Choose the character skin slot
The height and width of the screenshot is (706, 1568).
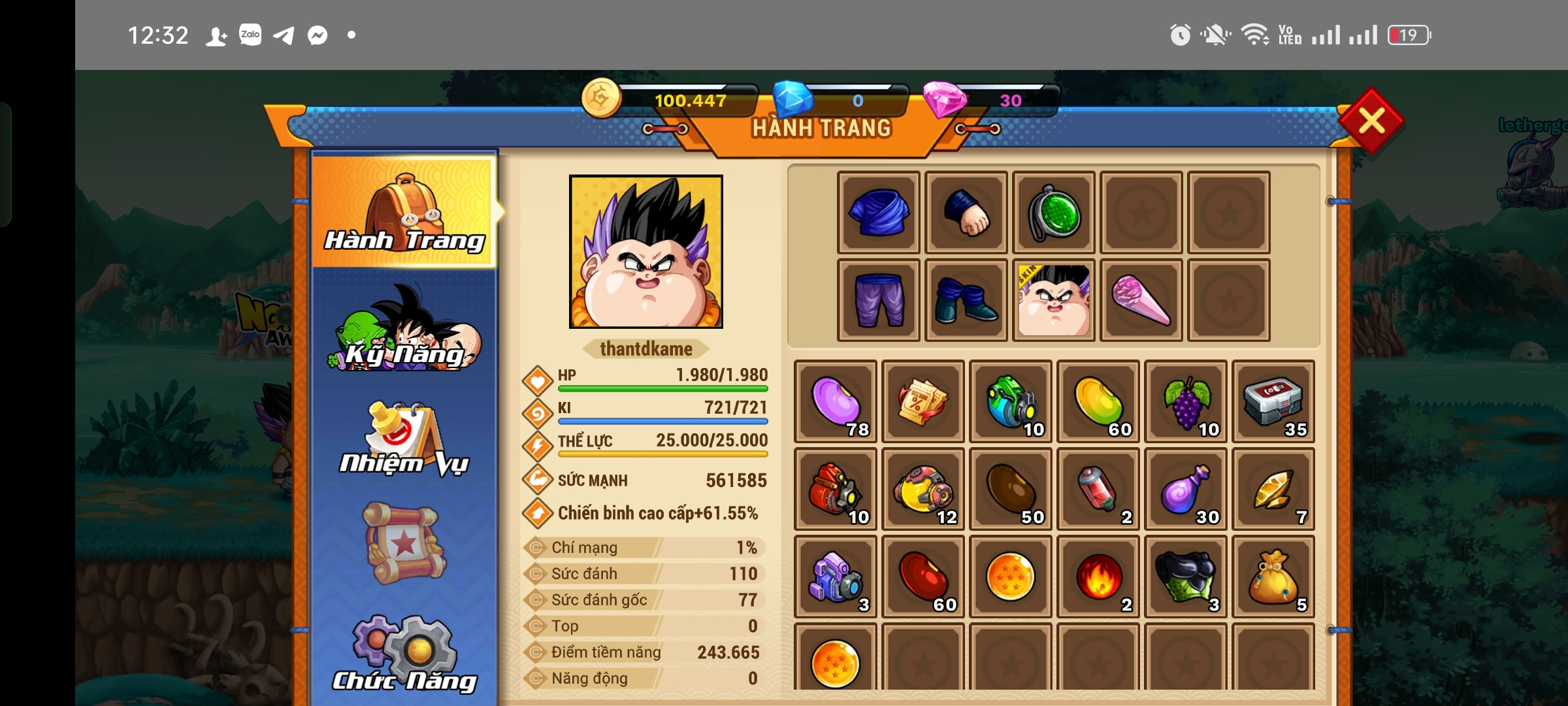point(1054,300)
